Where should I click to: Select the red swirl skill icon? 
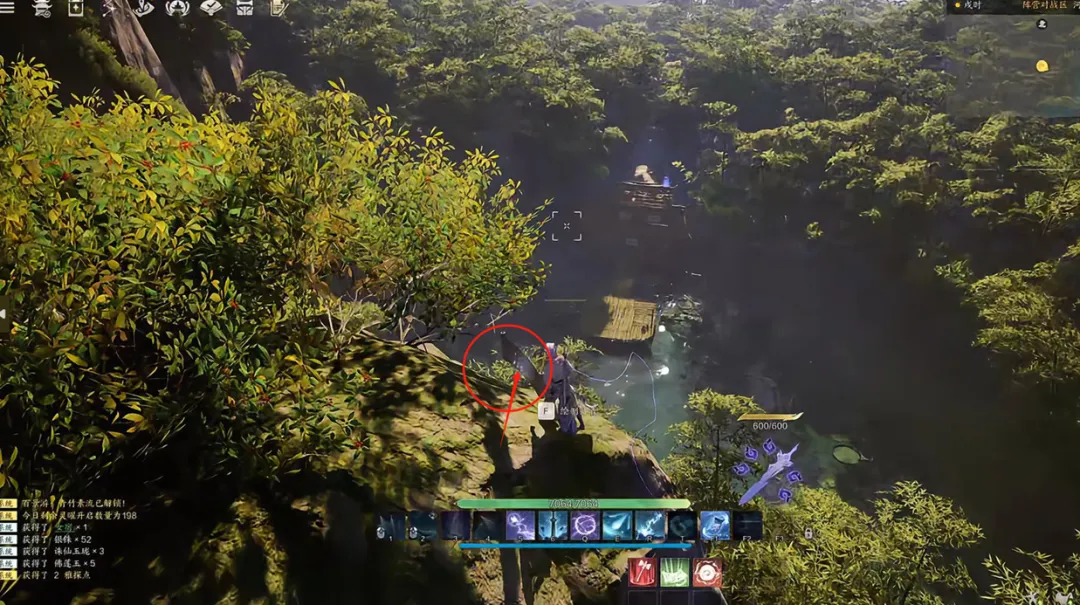[x=707, y=573]
